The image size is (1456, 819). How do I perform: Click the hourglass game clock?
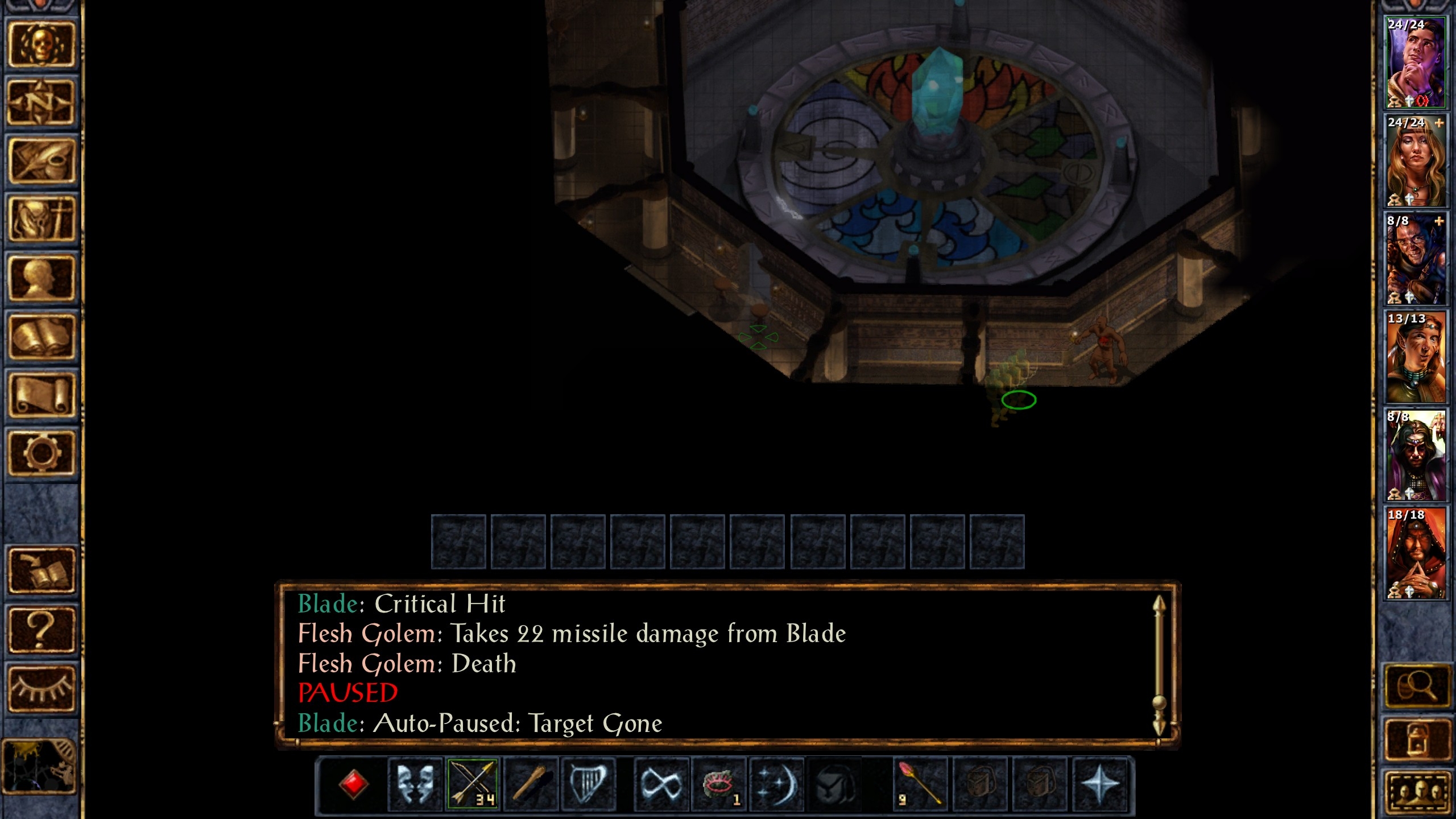(x=40, y=766)
